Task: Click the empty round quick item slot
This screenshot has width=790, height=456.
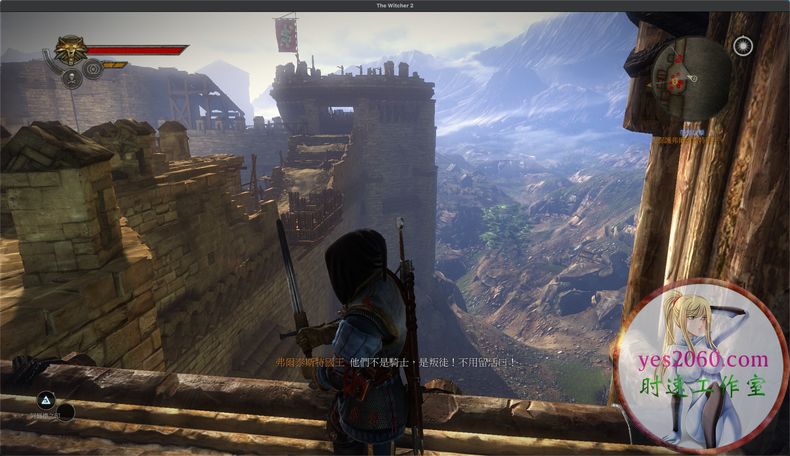Action: [66, 411]
